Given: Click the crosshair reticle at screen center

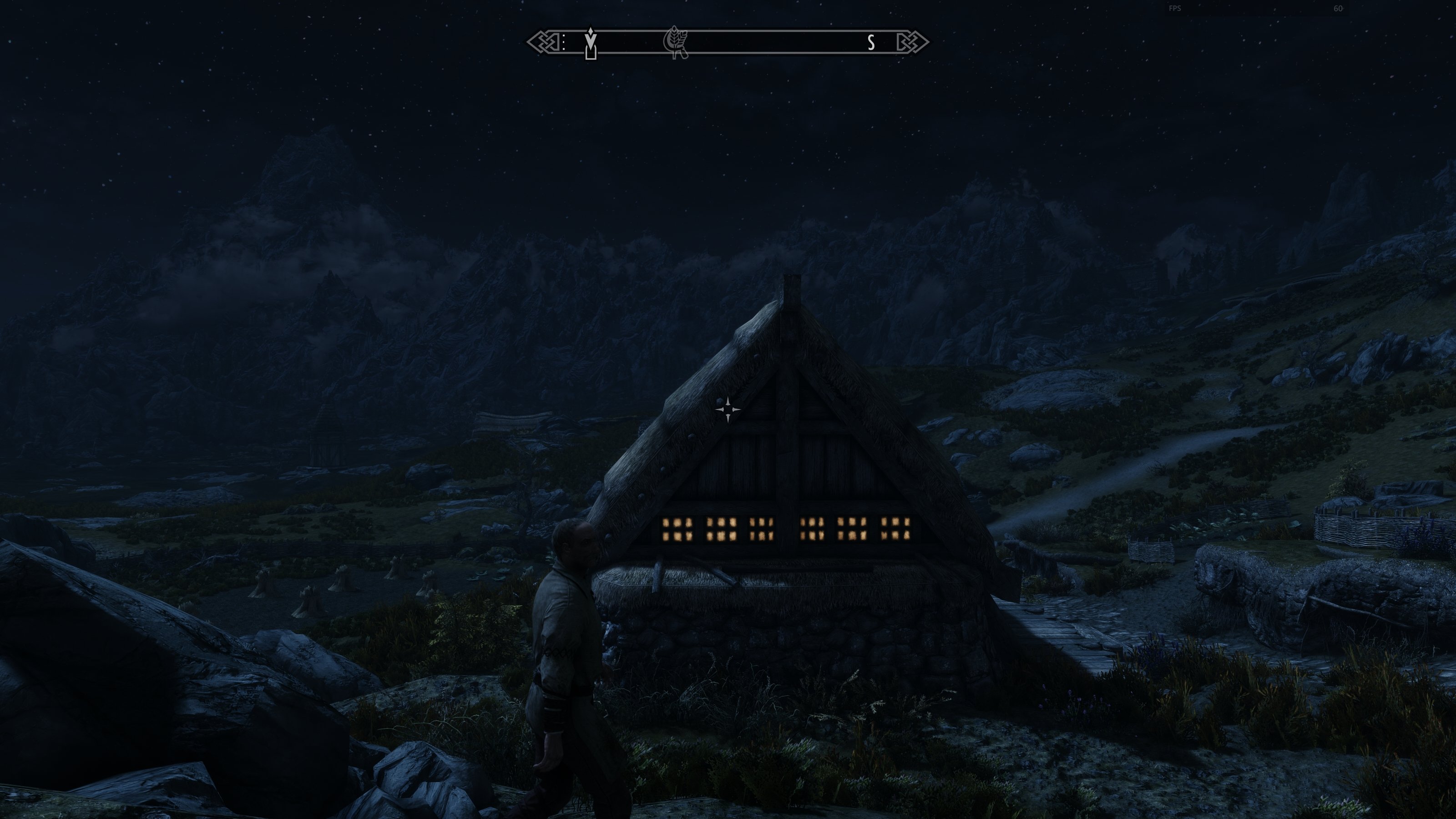Looking at the screenshot, I should point(728,409).
